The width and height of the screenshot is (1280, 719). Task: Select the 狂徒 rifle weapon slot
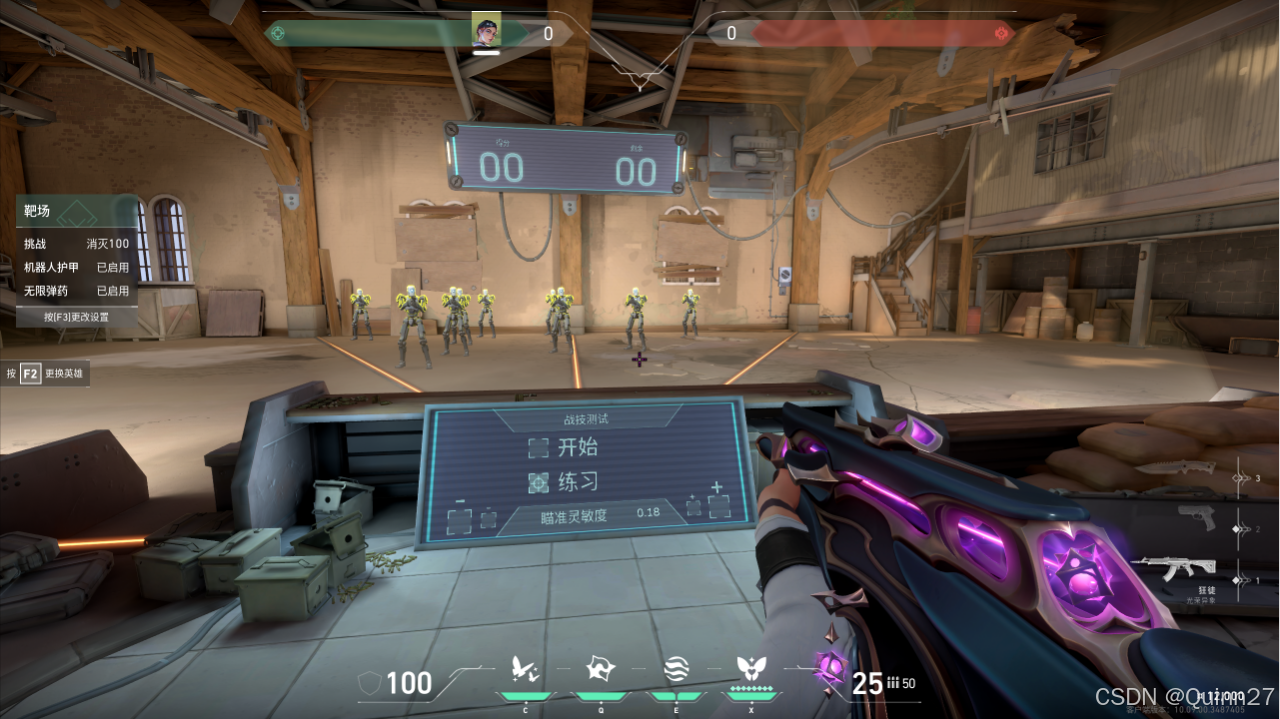click(x=1186, y=569)
